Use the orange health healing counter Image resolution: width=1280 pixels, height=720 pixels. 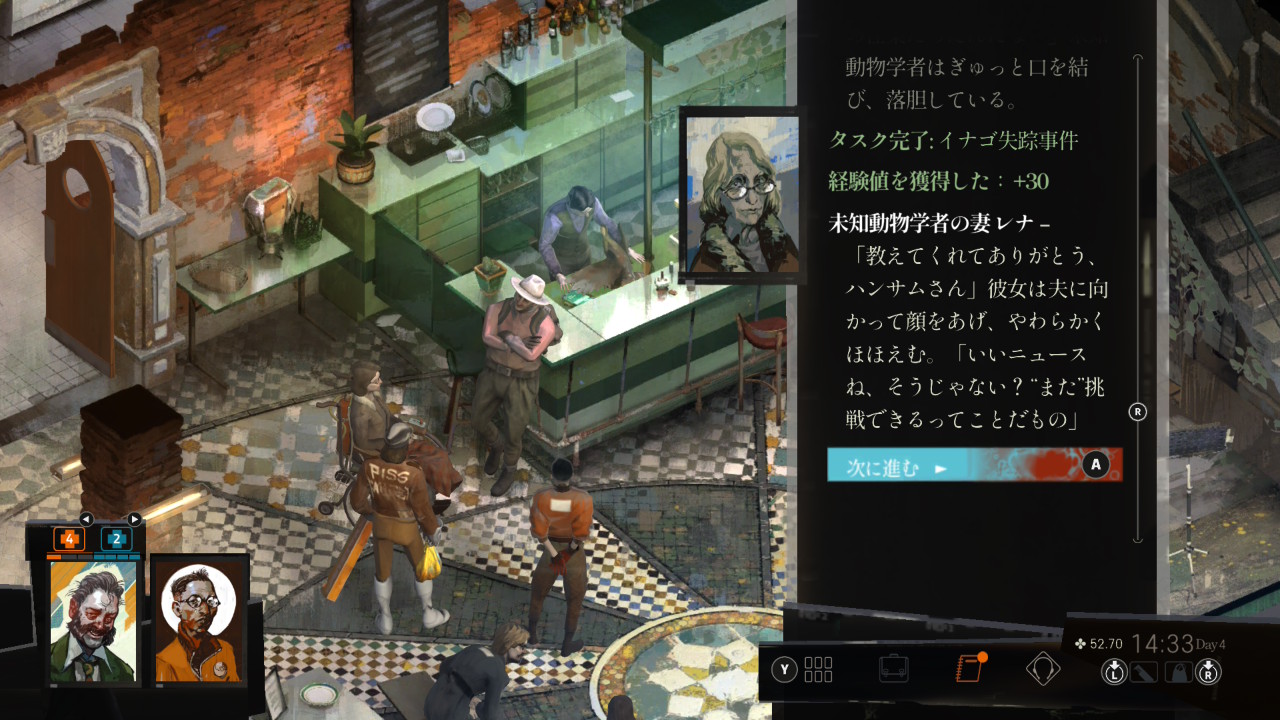69,539
